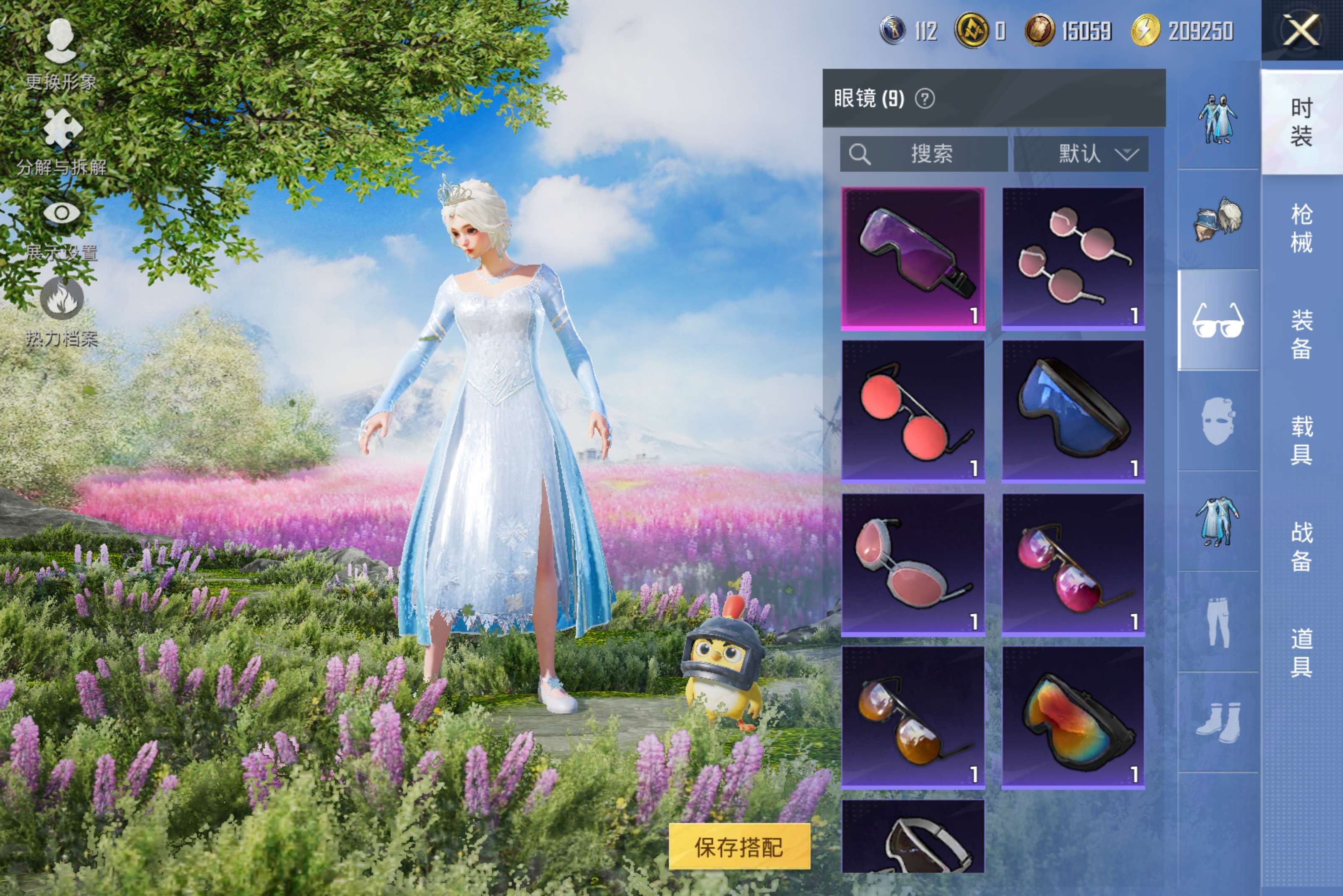
Task: Show help for 眼镜 question mark
Action: [925, 99]
